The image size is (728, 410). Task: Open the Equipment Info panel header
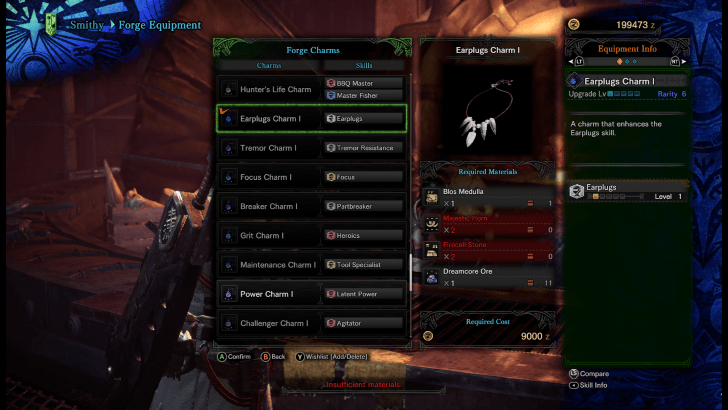pyautogui.click(x=627, y=48)
